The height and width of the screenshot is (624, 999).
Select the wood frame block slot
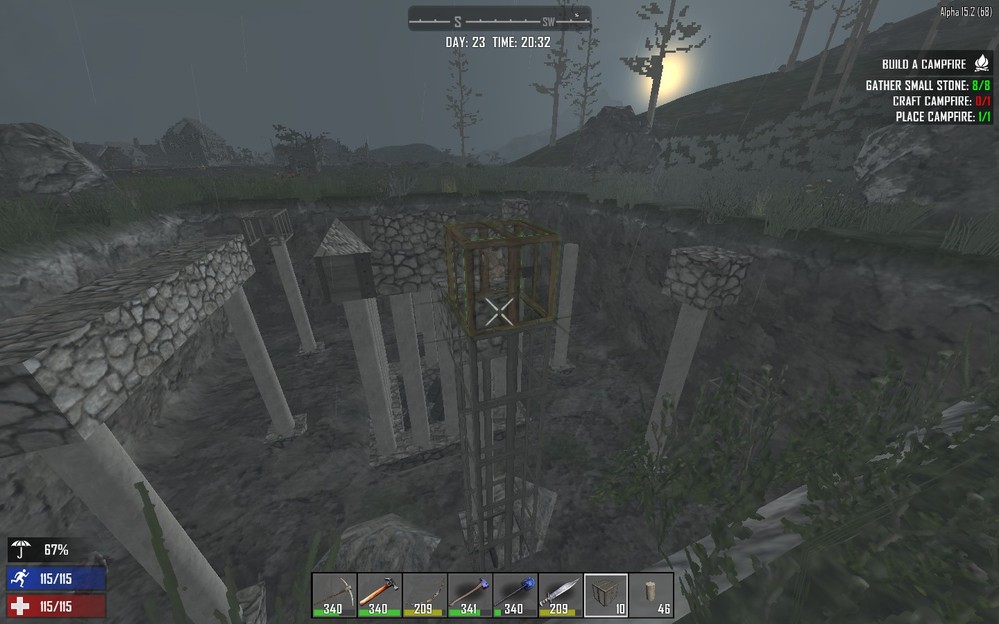point(606,595)
